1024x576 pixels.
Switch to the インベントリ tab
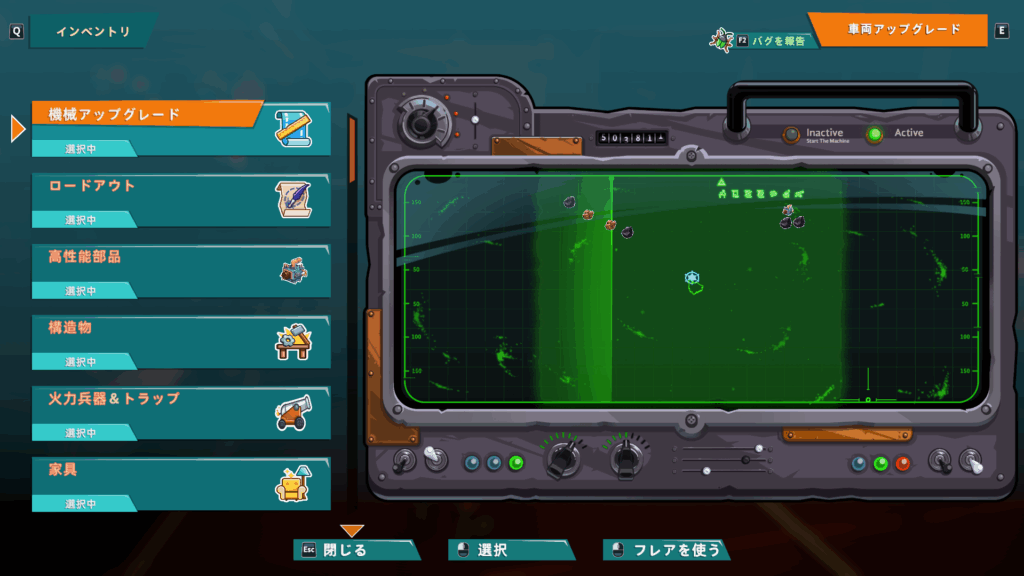point(92,31)
